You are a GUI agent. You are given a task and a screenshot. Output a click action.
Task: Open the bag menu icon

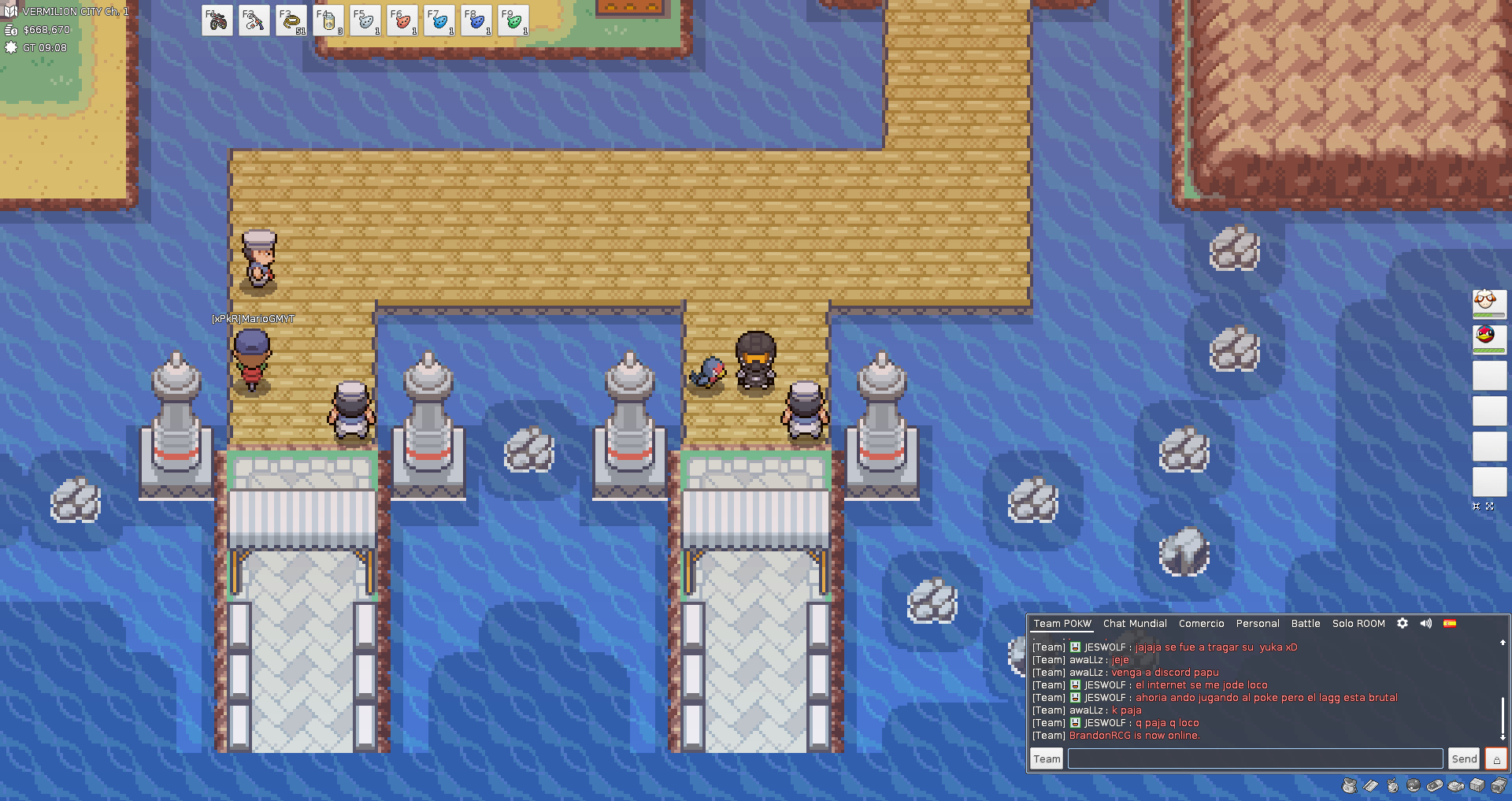click(x=1350, y=785)
